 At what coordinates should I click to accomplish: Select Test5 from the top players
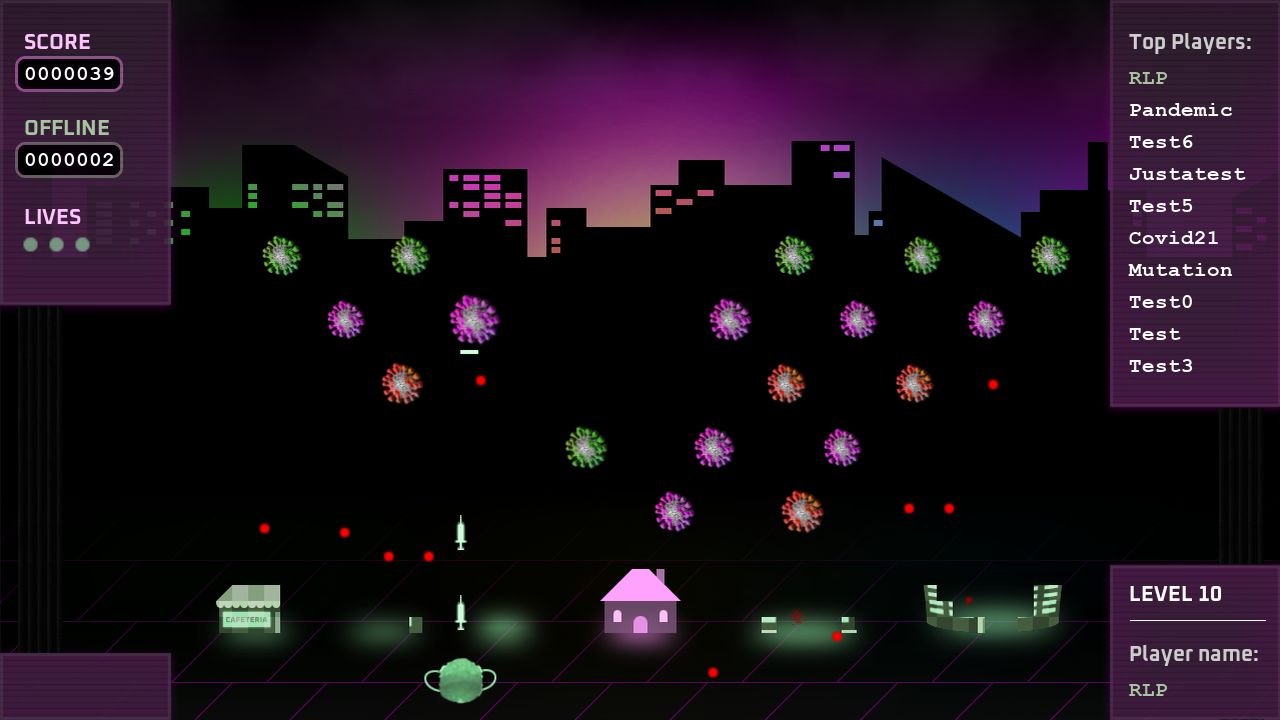coord(1161,206)
